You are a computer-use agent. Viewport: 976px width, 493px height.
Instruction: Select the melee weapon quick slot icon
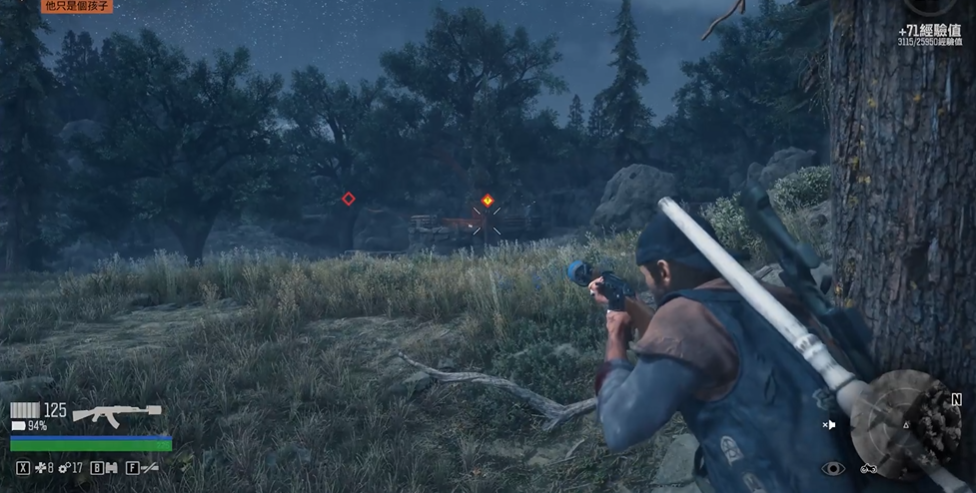coord(150,467)
